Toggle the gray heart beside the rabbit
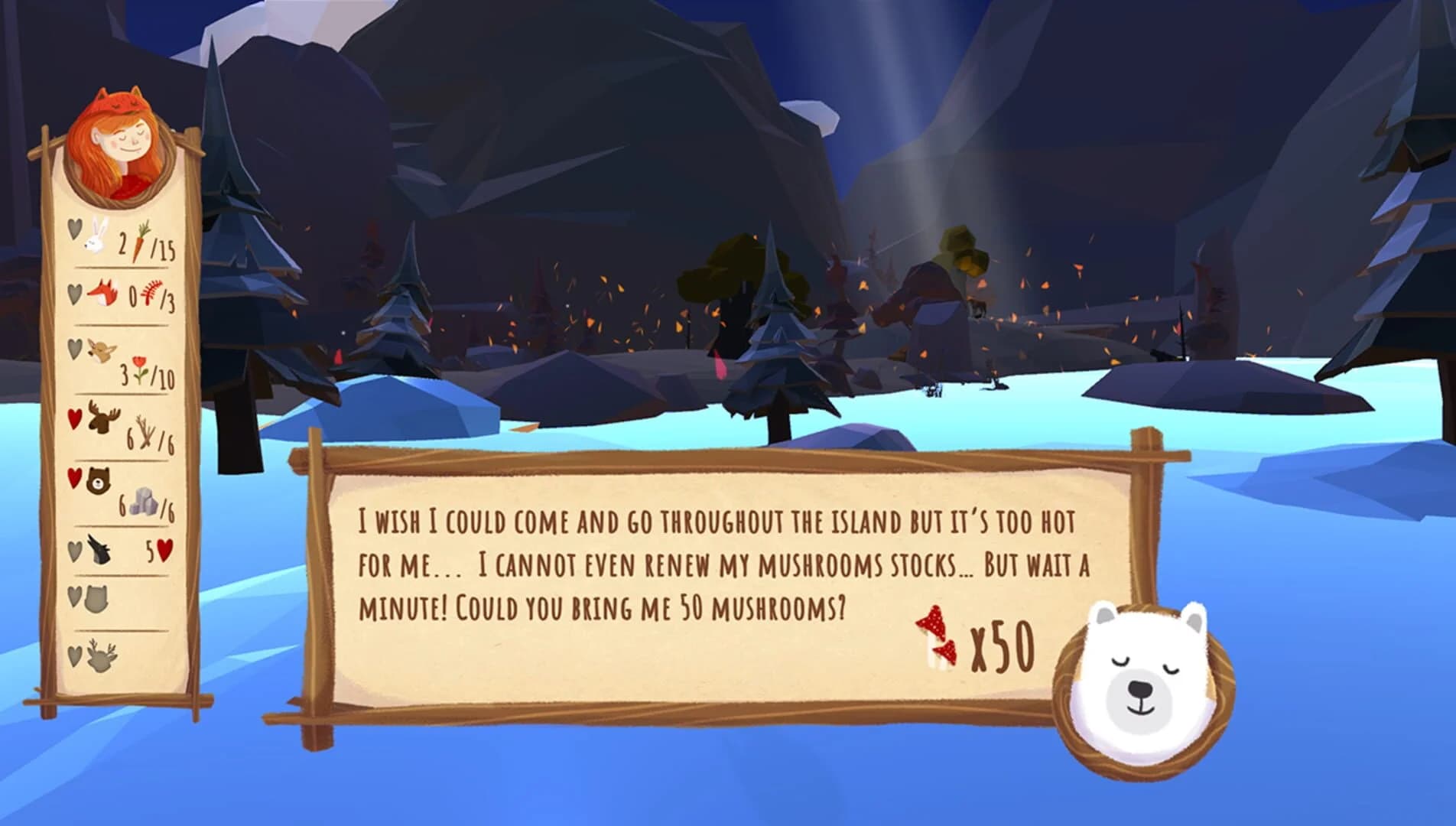The image size is (1456, 826). 74,229
